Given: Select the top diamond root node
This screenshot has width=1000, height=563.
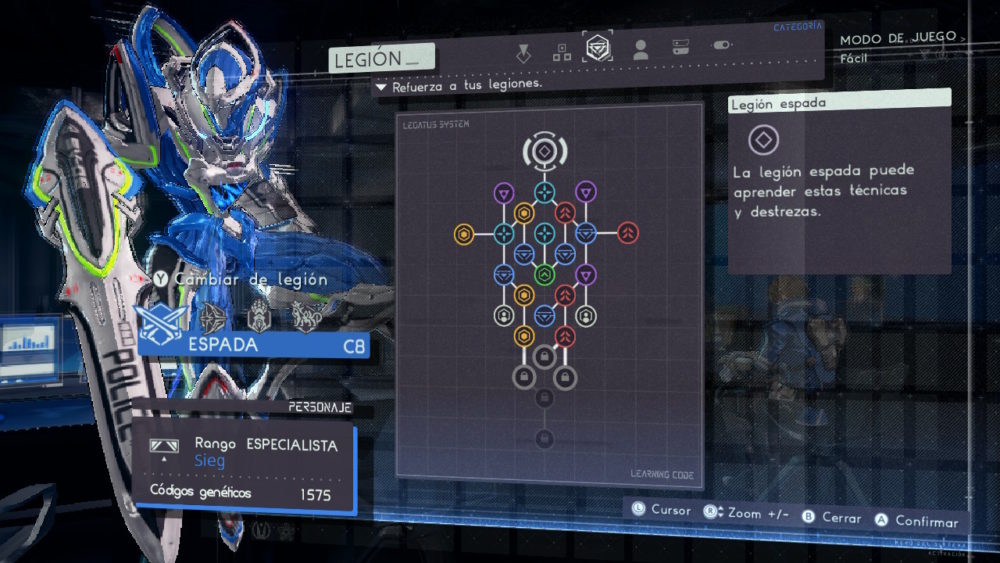Looking at the screenshot, I should 543,151.
